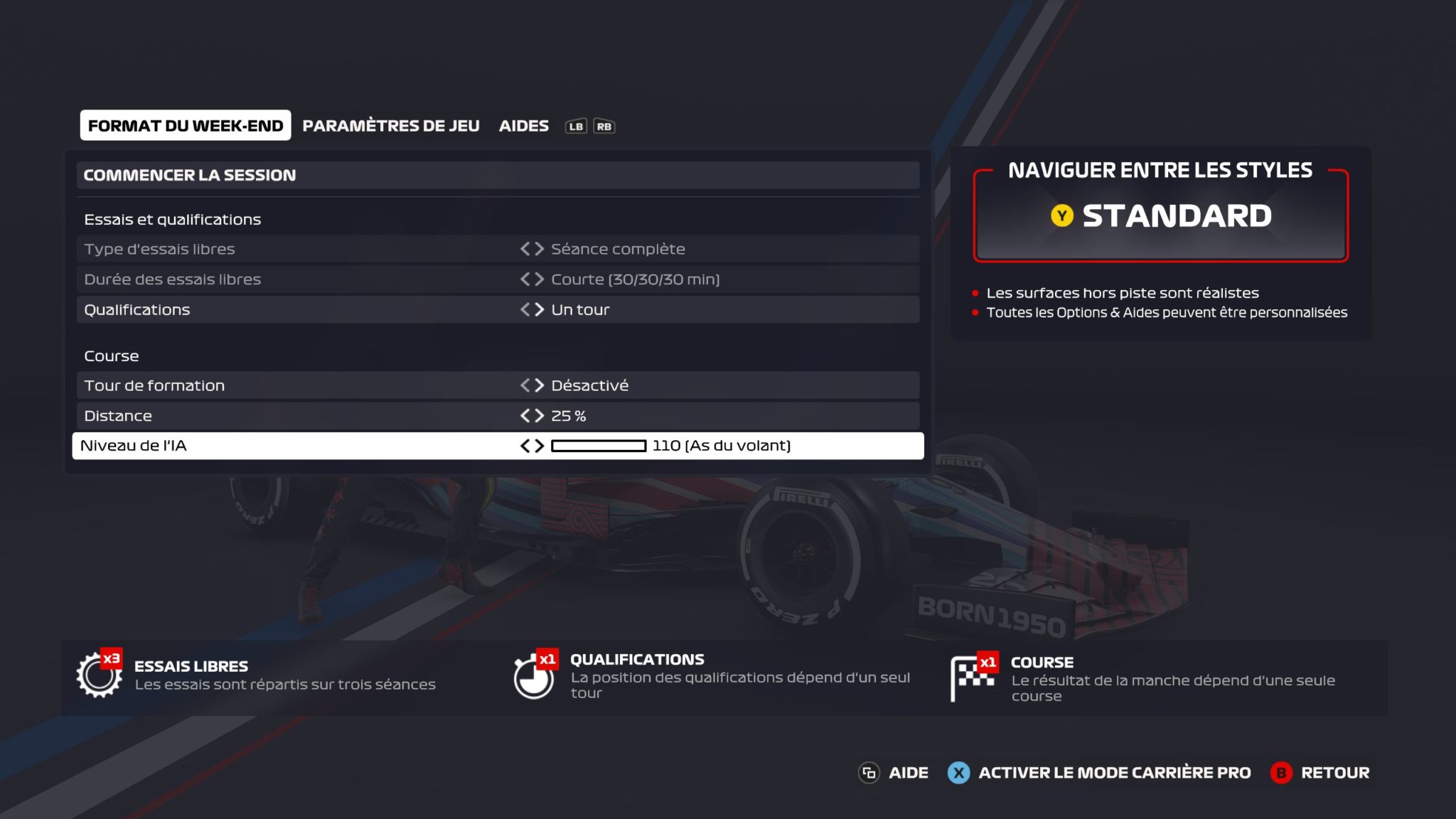This screenshot has width=1456, height=819.
Task: Change Qualifications with the left arrow
Action: point(524,309)
